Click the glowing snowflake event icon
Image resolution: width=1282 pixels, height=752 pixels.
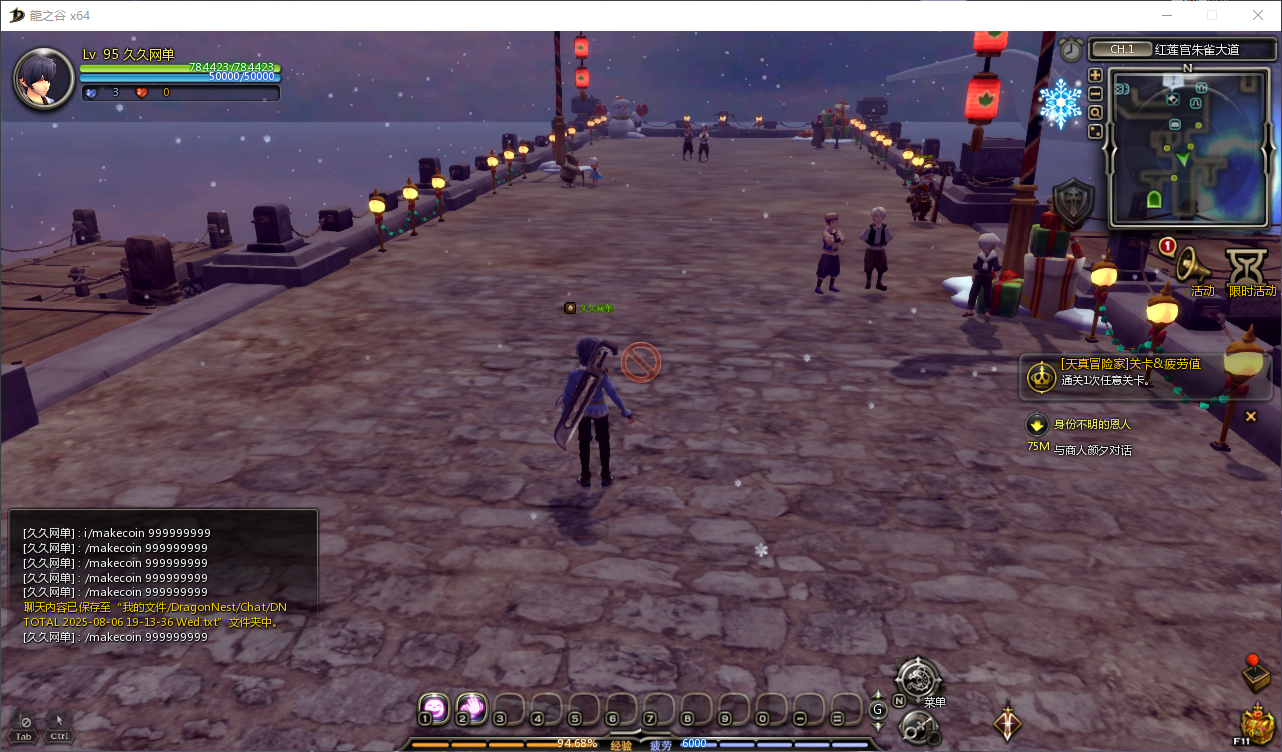(1060, 104)
